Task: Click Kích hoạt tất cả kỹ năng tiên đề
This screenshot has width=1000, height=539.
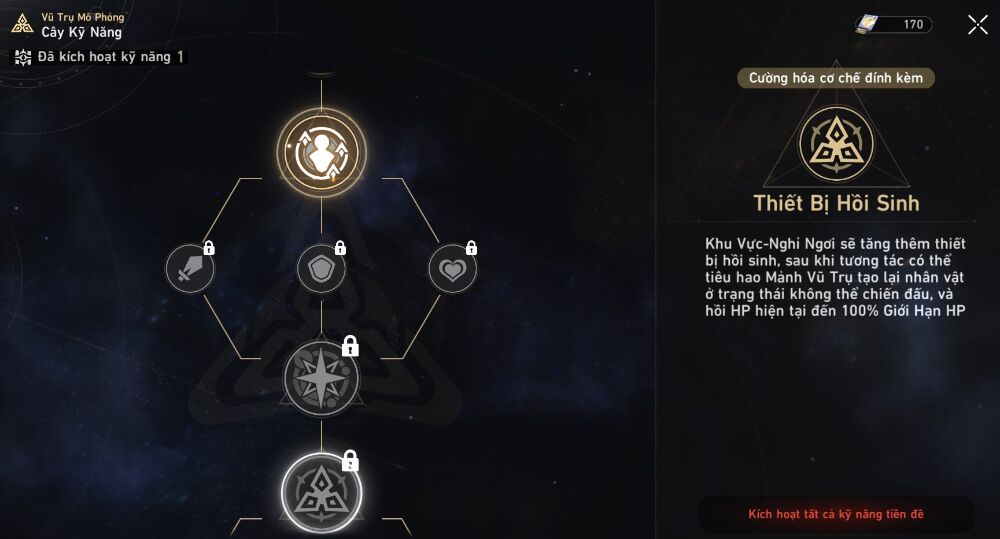Action: click(x=836, y=514)
